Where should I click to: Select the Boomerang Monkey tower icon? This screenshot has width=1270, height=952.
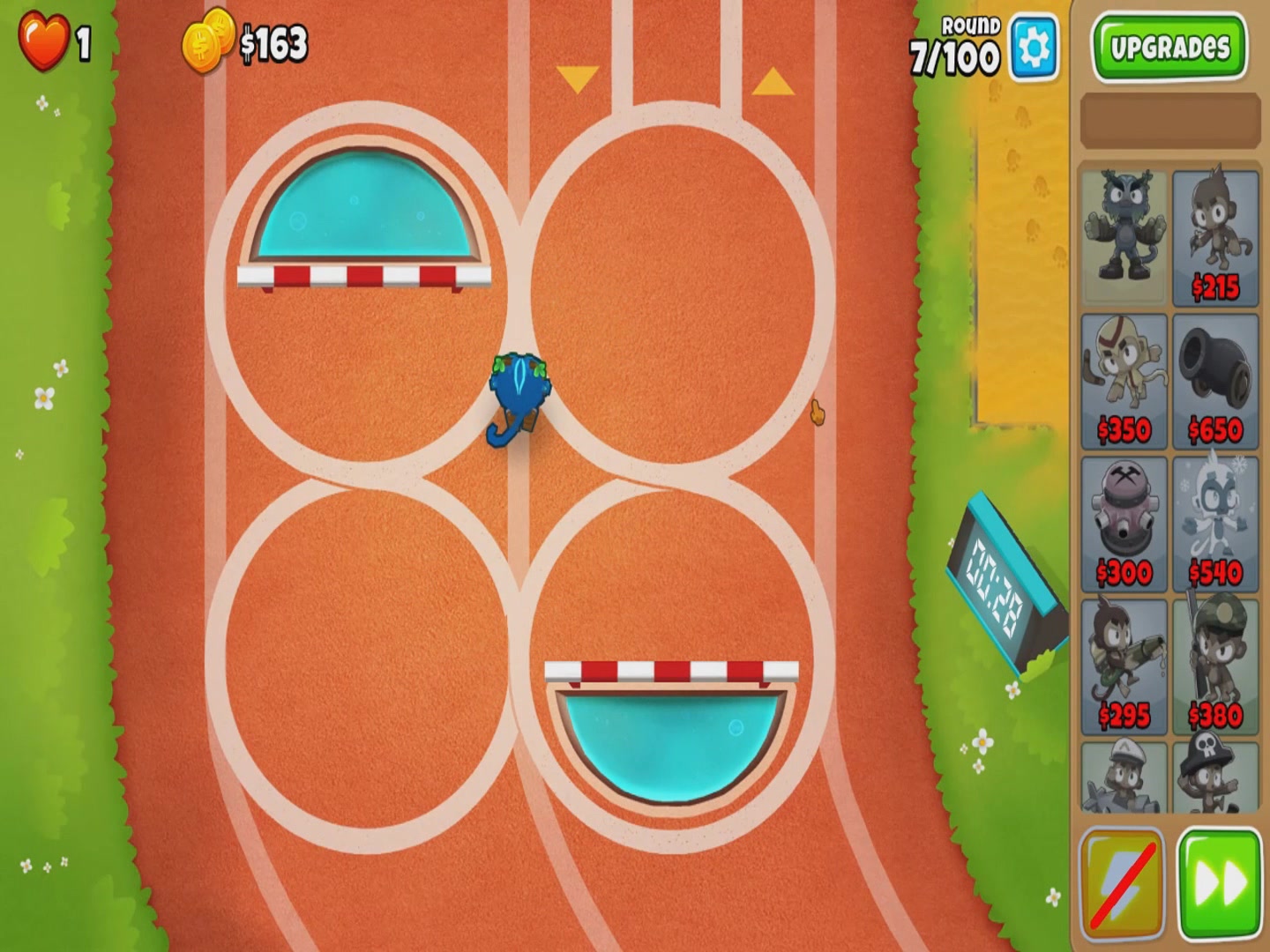point(1124,379)
